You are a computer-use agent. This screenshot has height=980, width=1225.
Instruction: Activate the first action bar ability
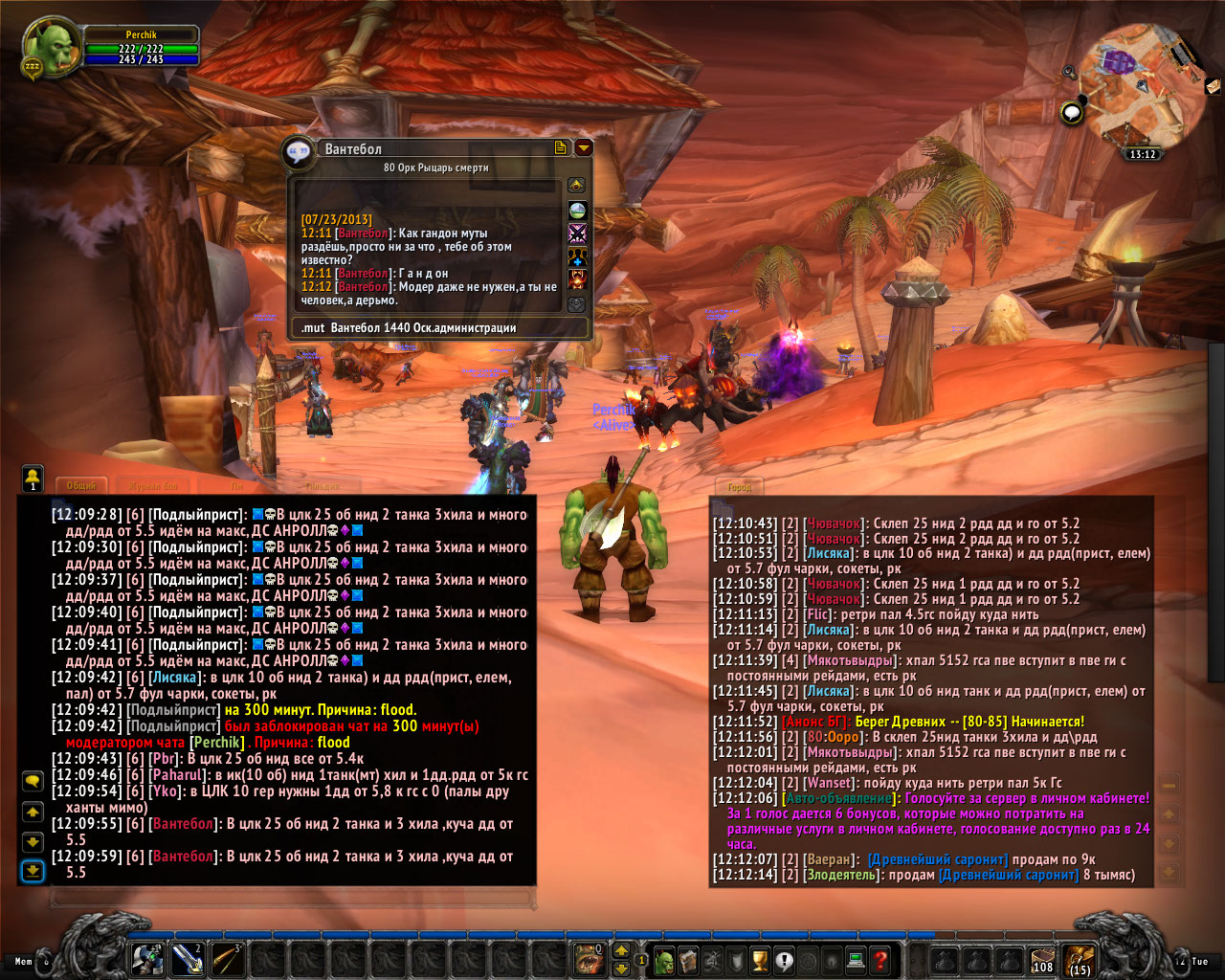147,959
